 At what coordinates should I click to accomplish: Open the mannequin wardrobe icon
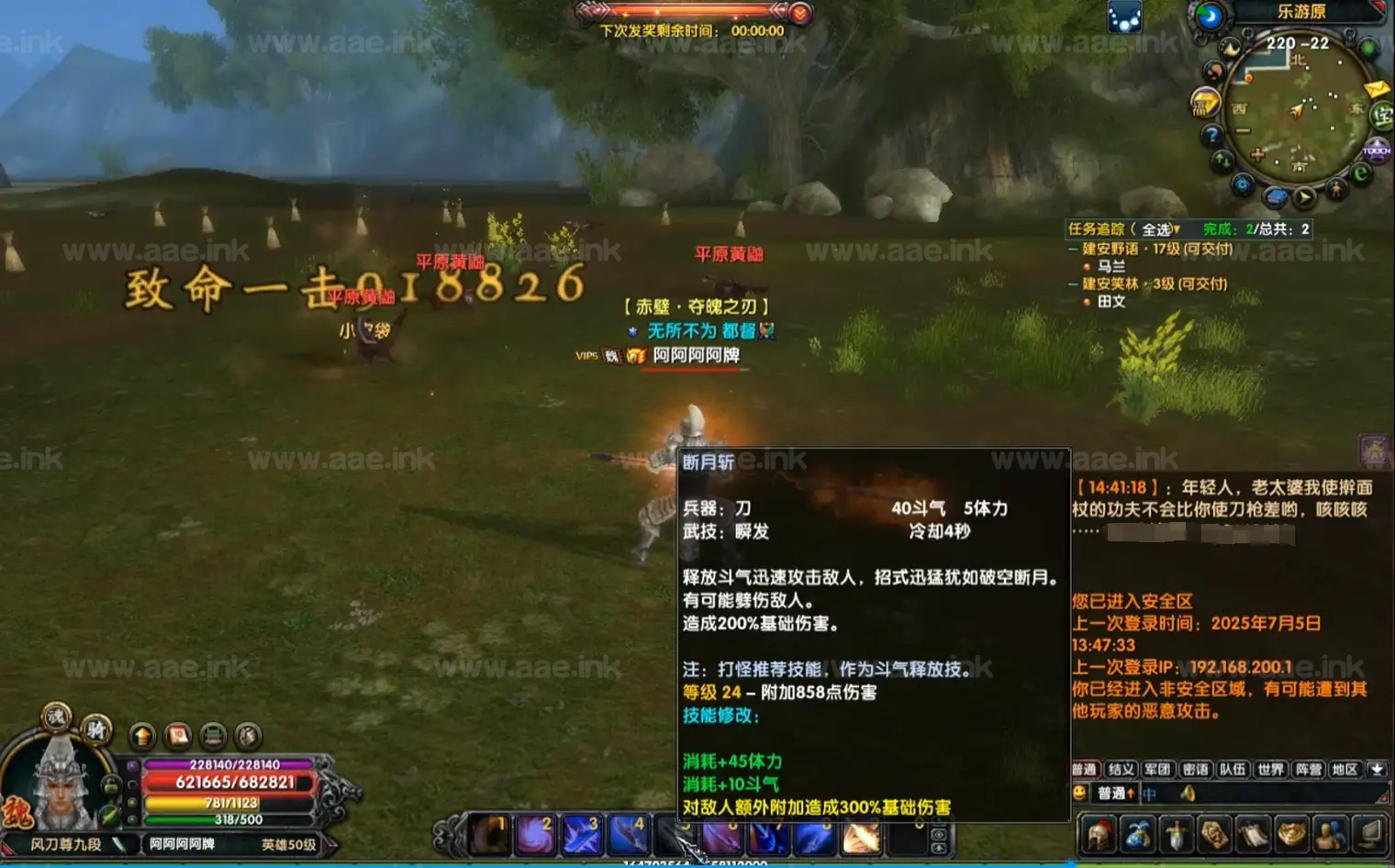[x=1328, y=835]
